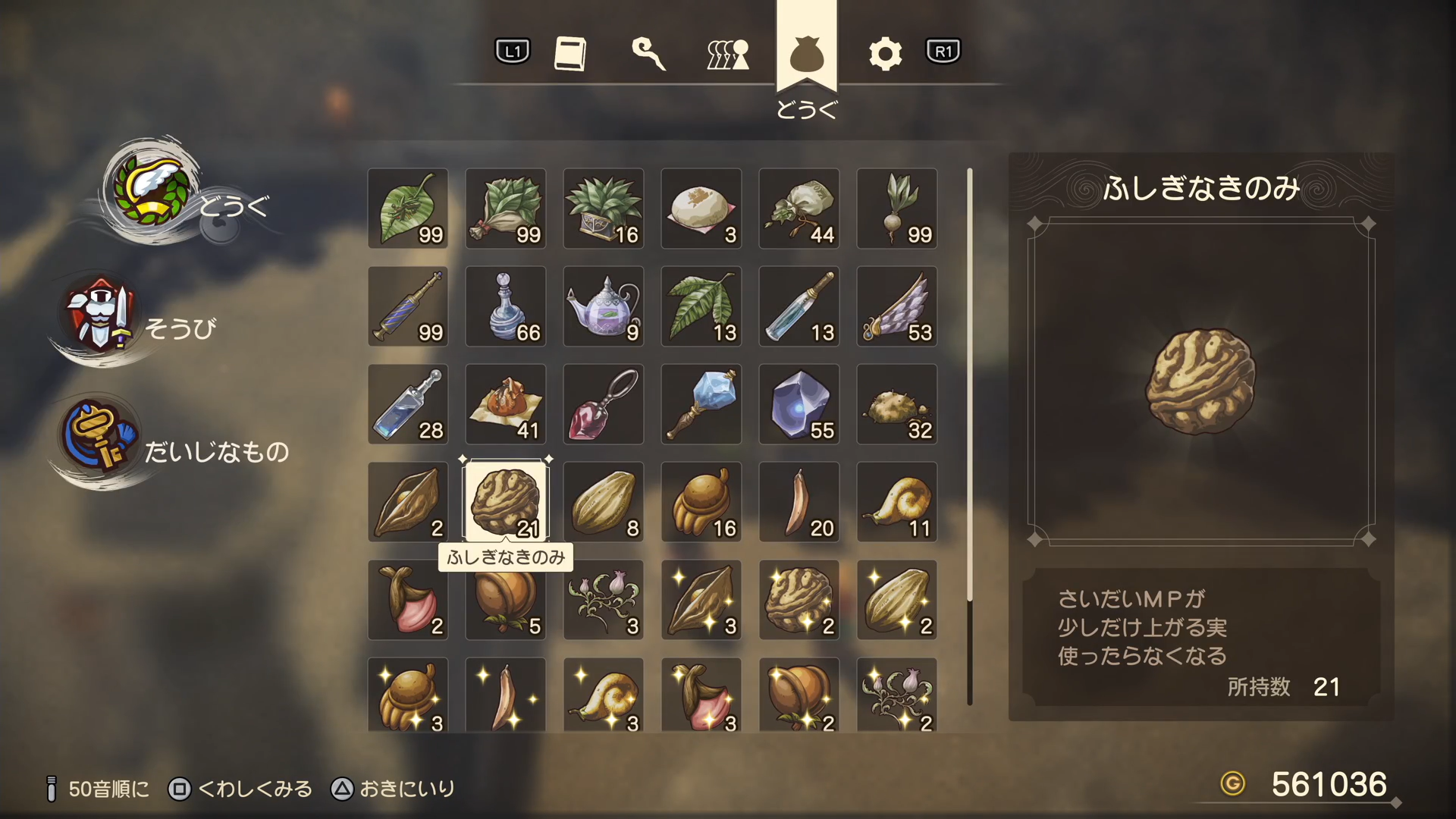Image resolution: width=1456 pixels, height=819 pixels.
Task: Select the red gem keyring item
Action: tap(604, 404)
